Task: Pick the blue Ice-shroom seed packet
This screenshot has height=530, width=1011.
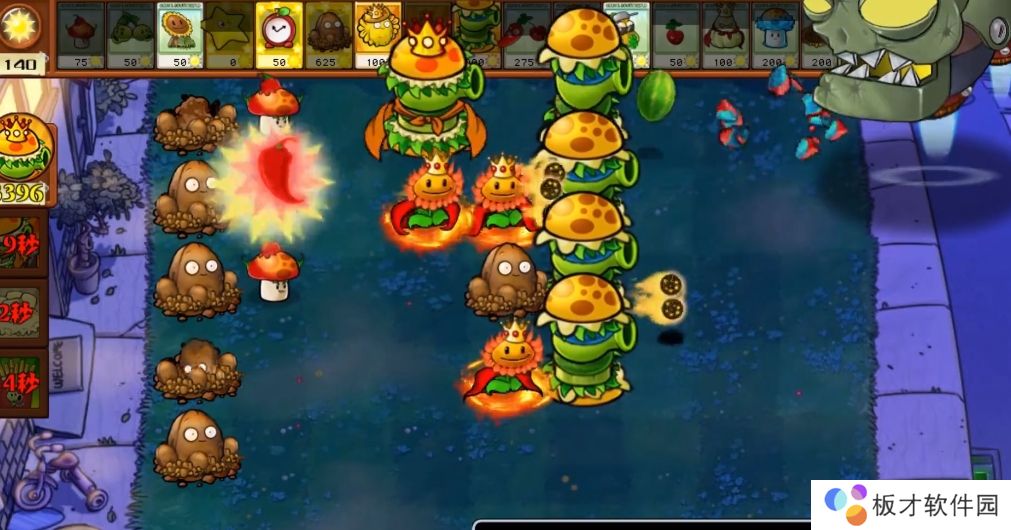Action: click(x=775, y=35)
